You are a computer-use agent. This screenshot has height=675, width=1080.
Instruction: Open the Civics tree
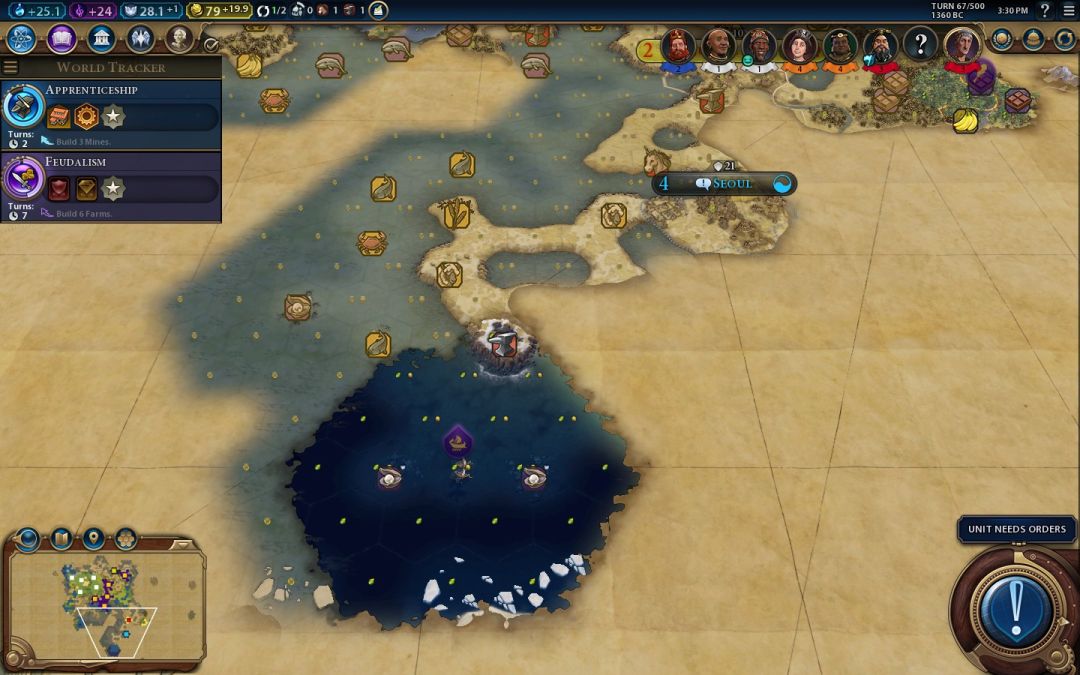[62, 39]
